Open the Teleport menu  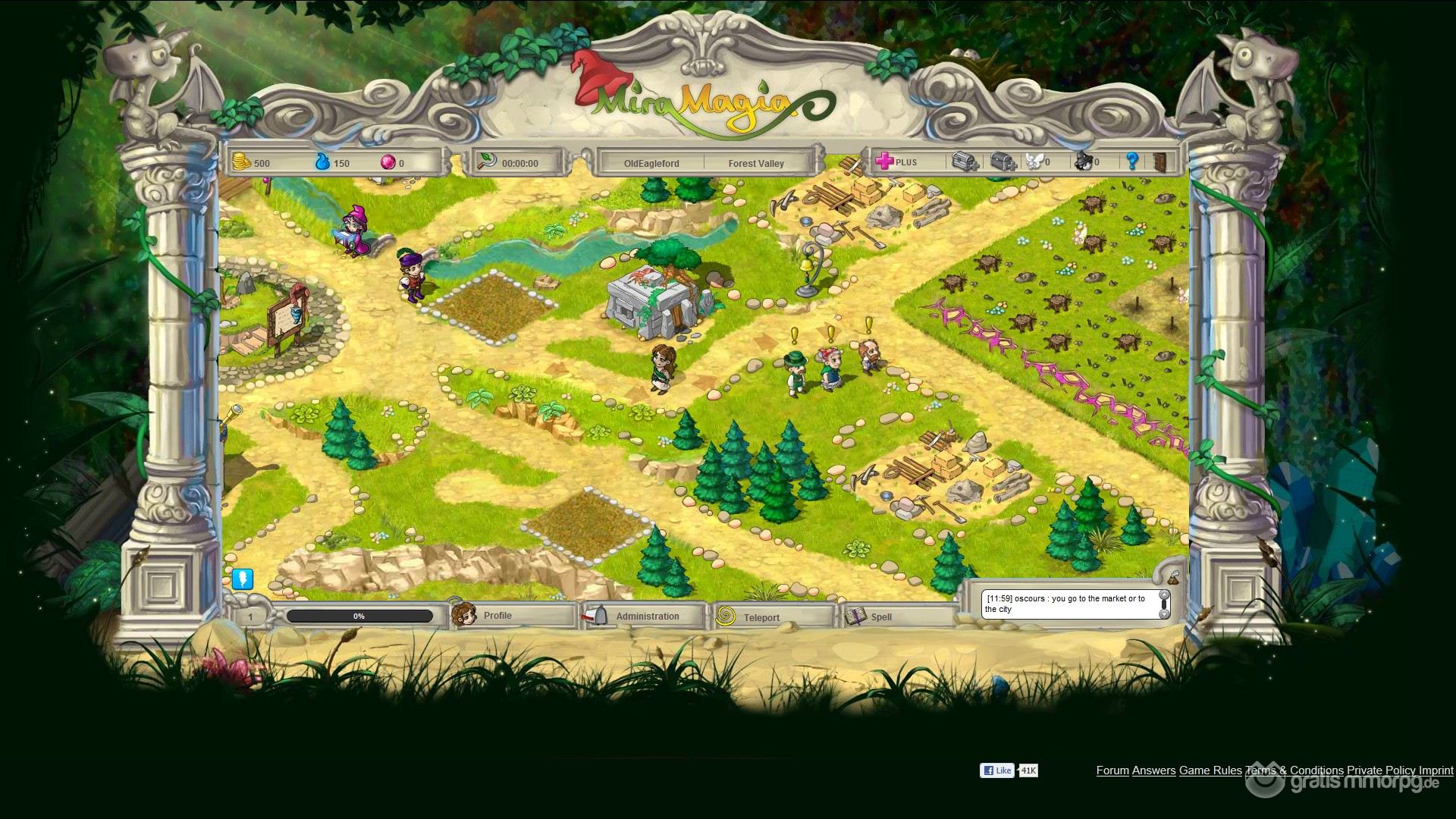point(761,617)
